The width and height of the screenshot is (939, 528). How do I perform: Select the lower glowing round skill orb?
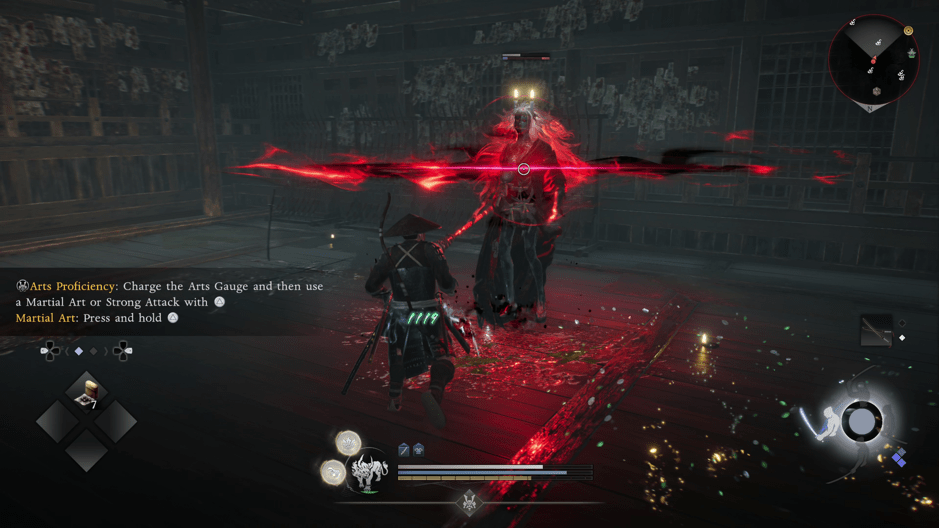[x=333, y=472]
